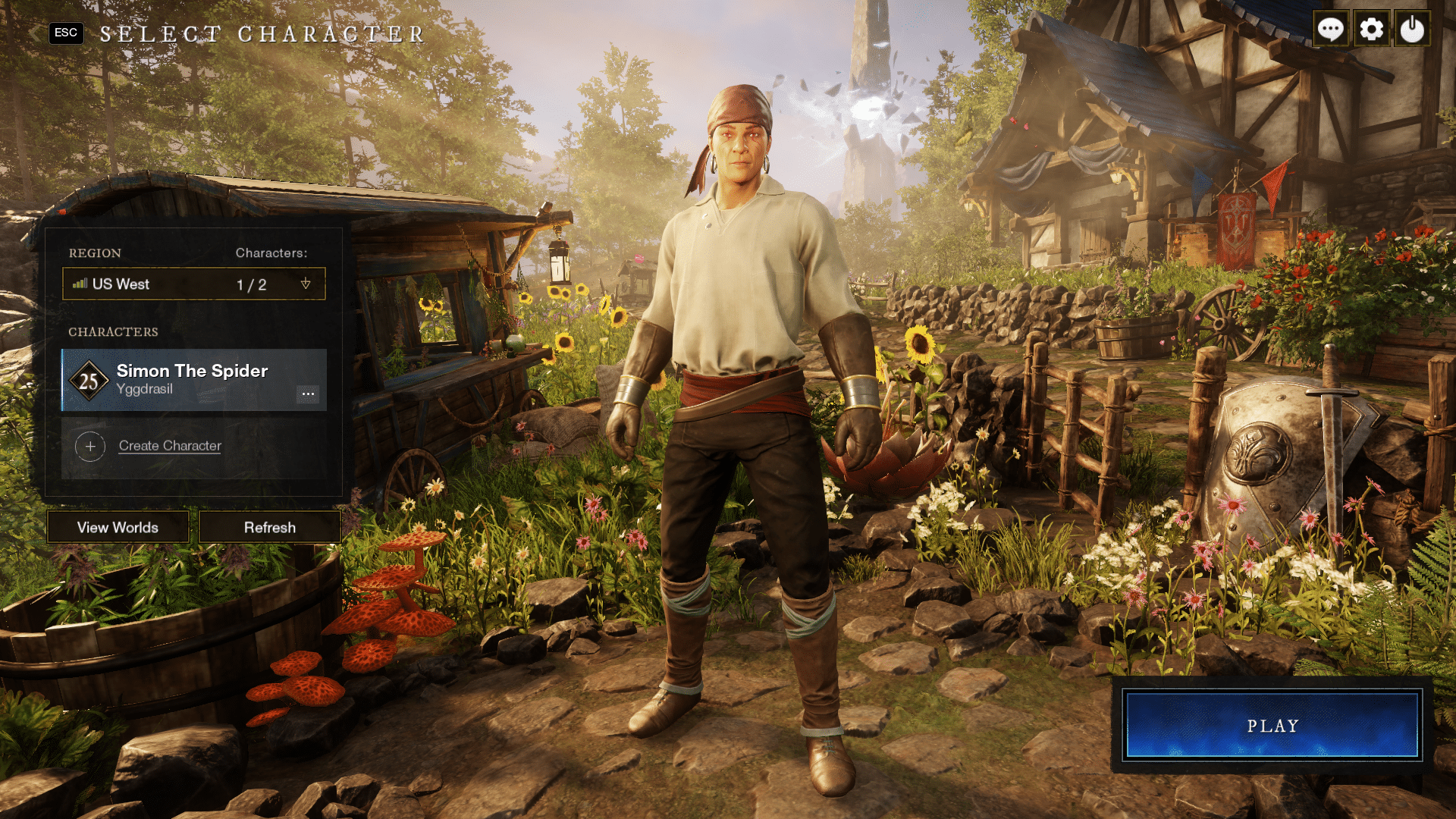Select the Simon The Spider character card
Screen dimensions: 1456x819
pos(193,379)
